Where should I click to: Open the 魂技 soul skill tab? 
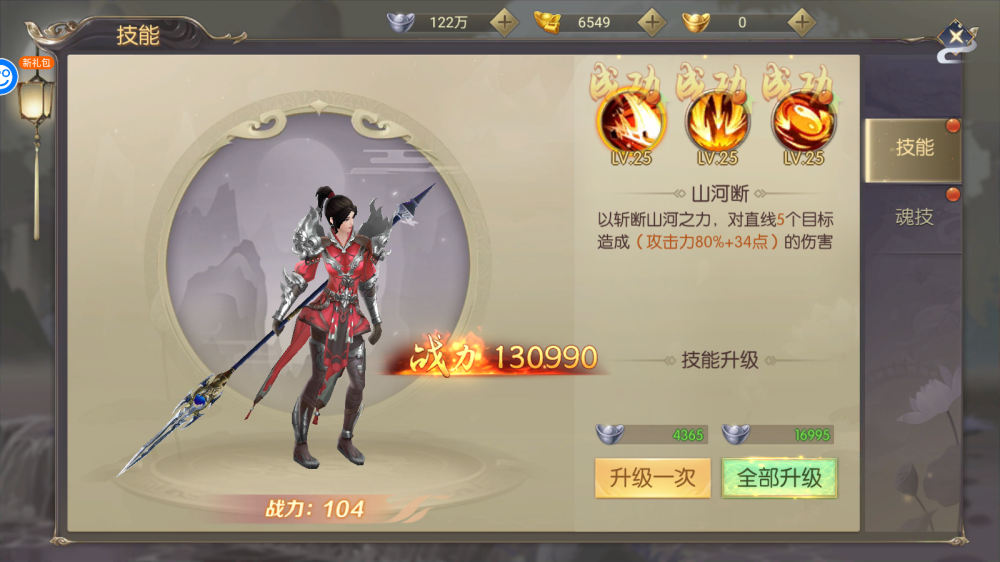point(913,216)
